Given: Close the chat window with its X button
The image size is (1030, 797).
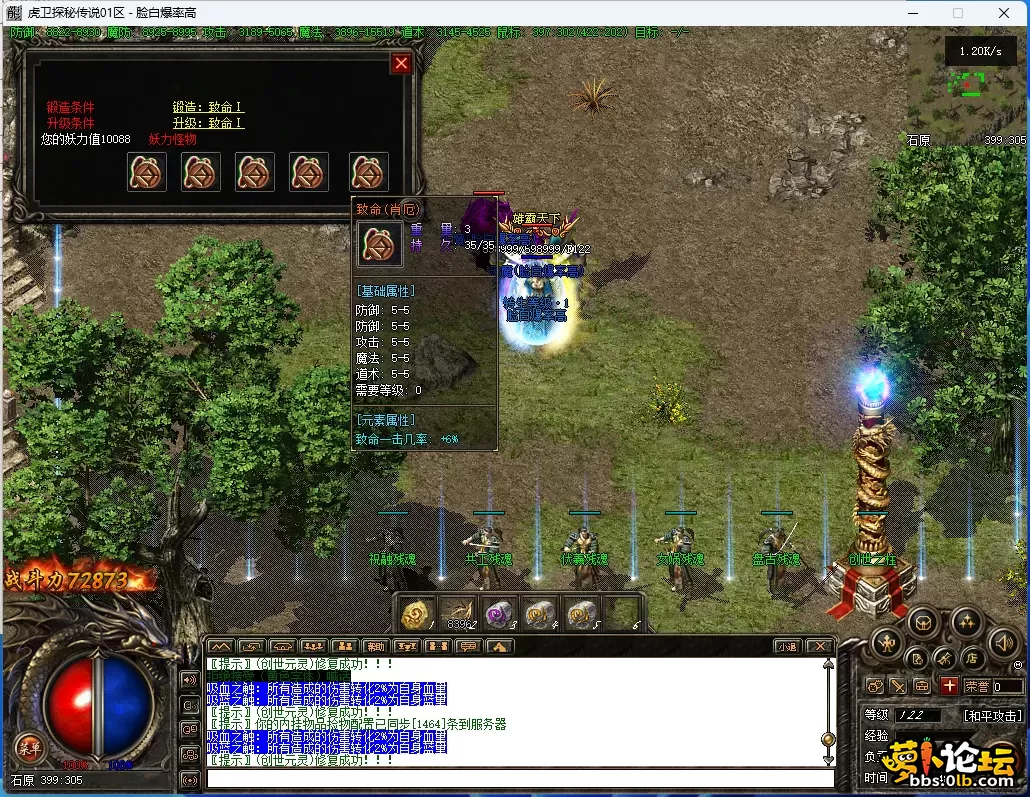Looking at the screenshot, I should [x=820, y=646].
